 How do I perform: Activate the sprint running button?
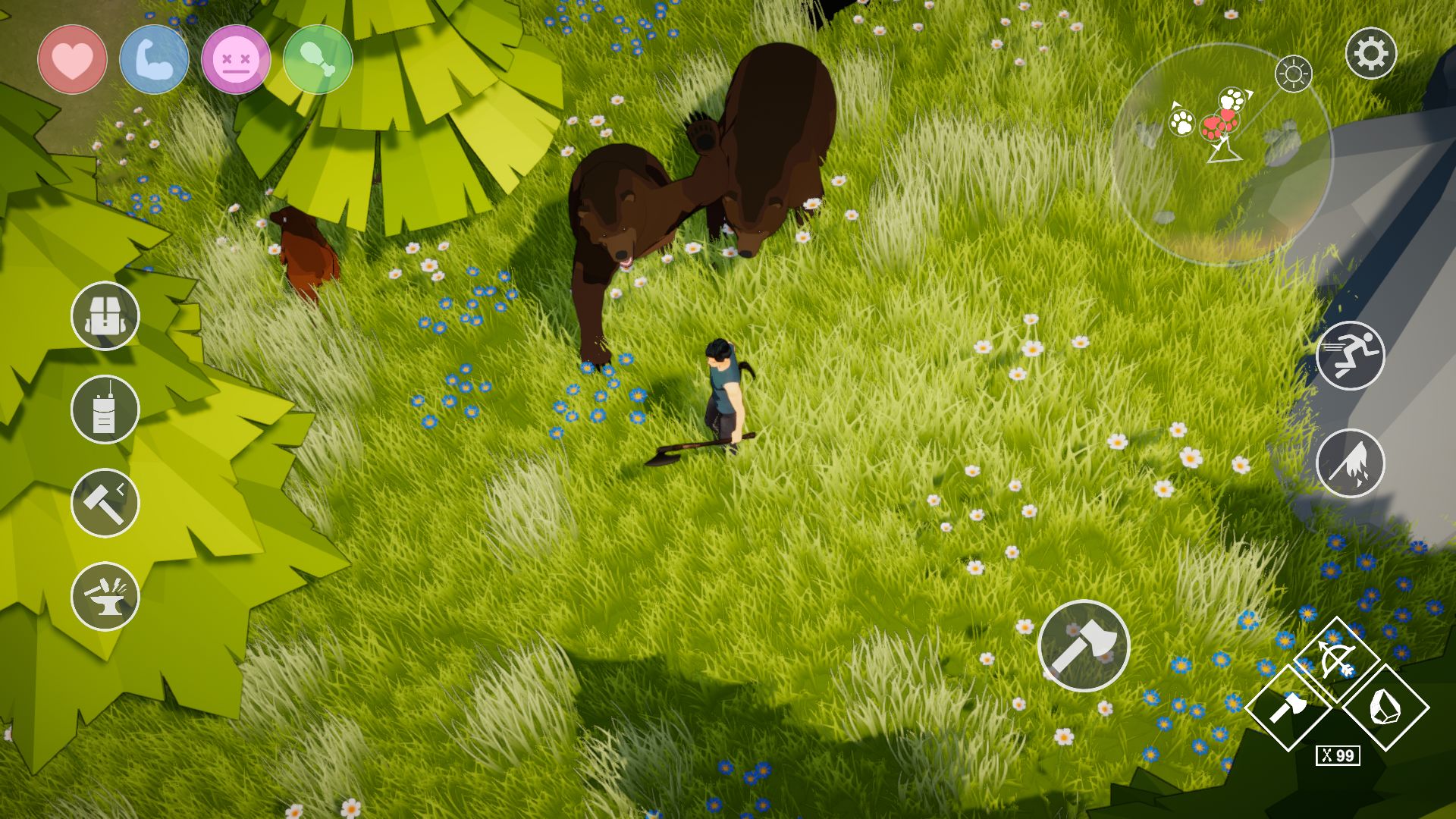(x=1350, y=356)
